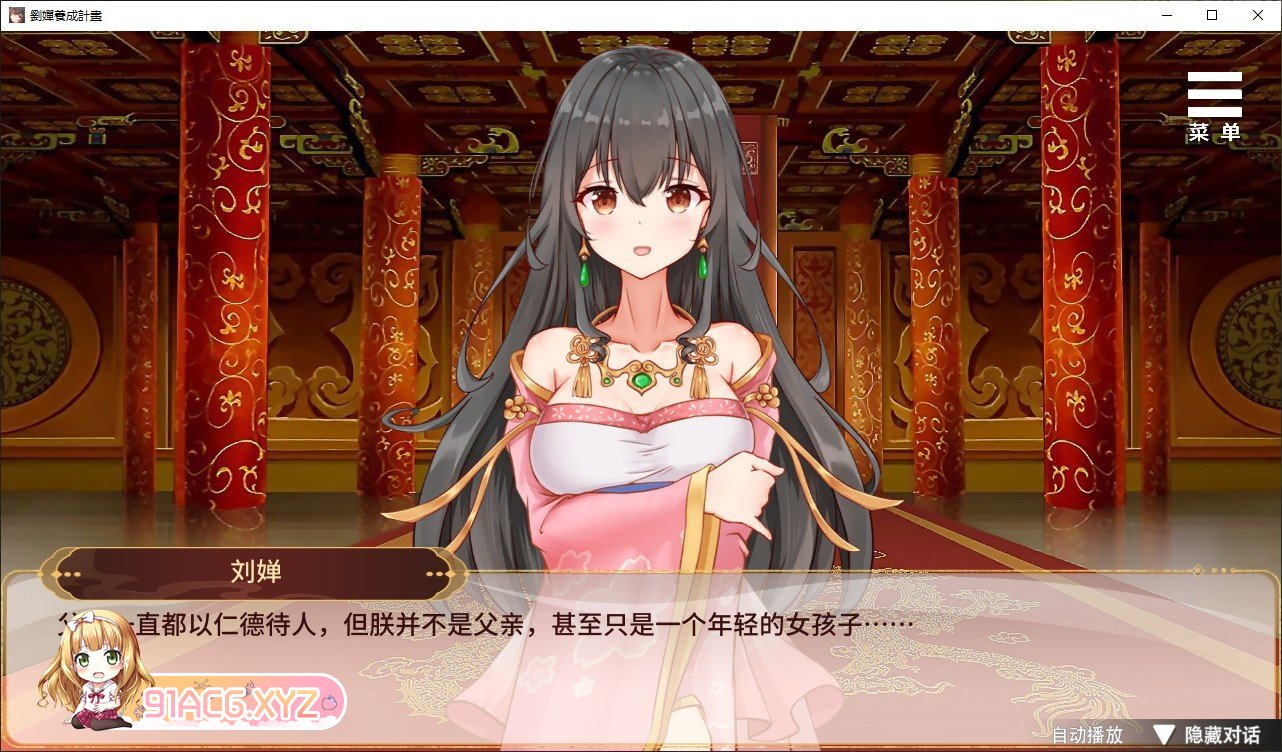Click the game icon in the title bar
The image size is (1282, 752).
(16, 14)
